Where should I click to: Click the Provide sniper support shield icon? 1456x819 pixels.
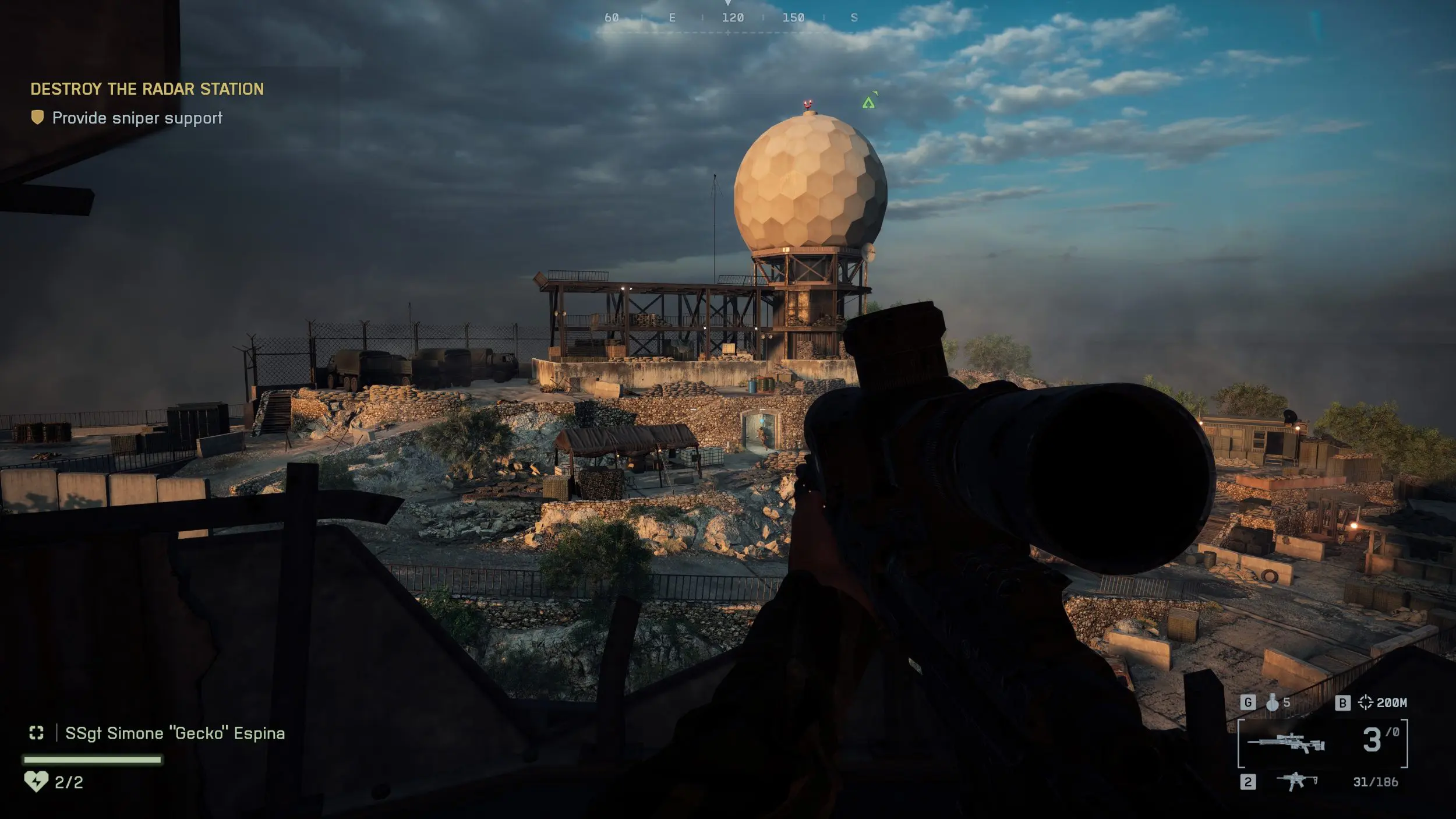point(37,118)
